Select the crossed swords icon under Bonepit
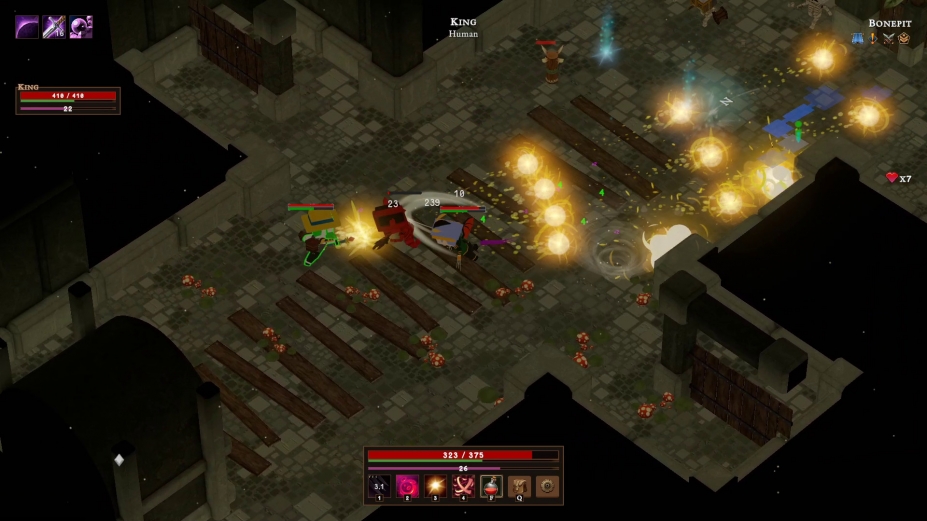 tap(888, 39)
